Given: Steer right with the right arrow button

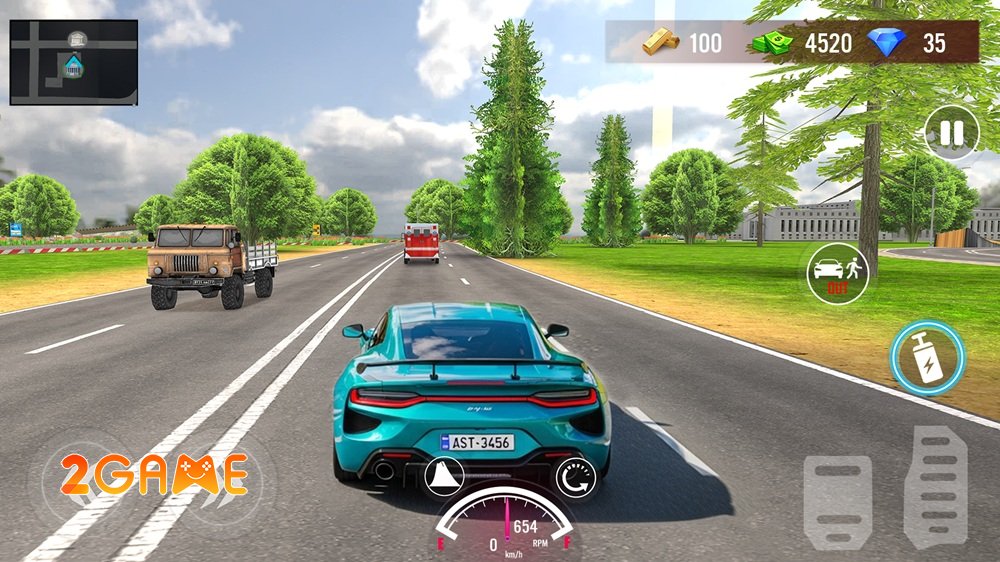Looking at the screenshot, I should (x=220, y=480).
